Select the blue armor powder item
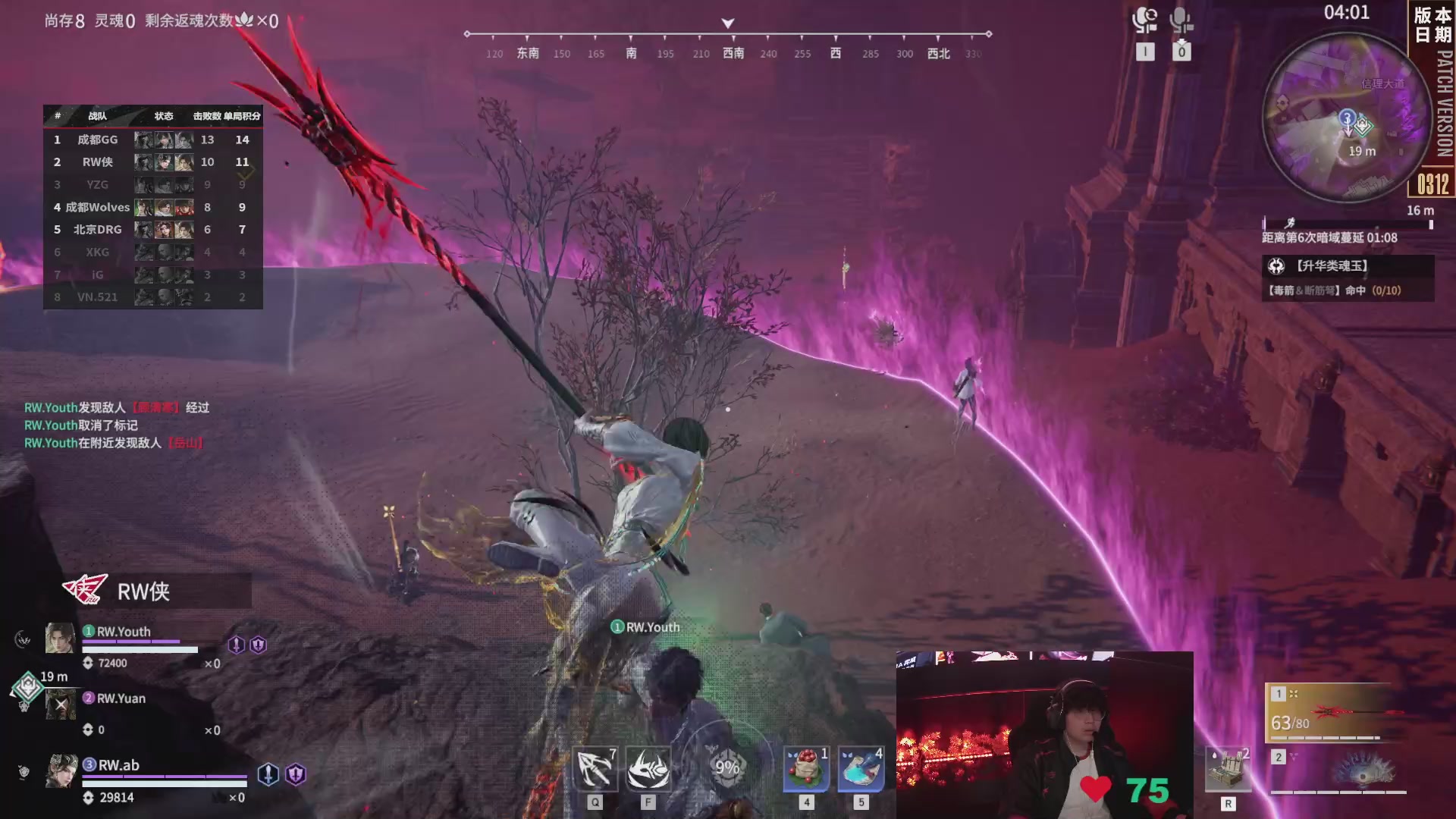This screenshot has height=819, width=1456. (861, 768)
